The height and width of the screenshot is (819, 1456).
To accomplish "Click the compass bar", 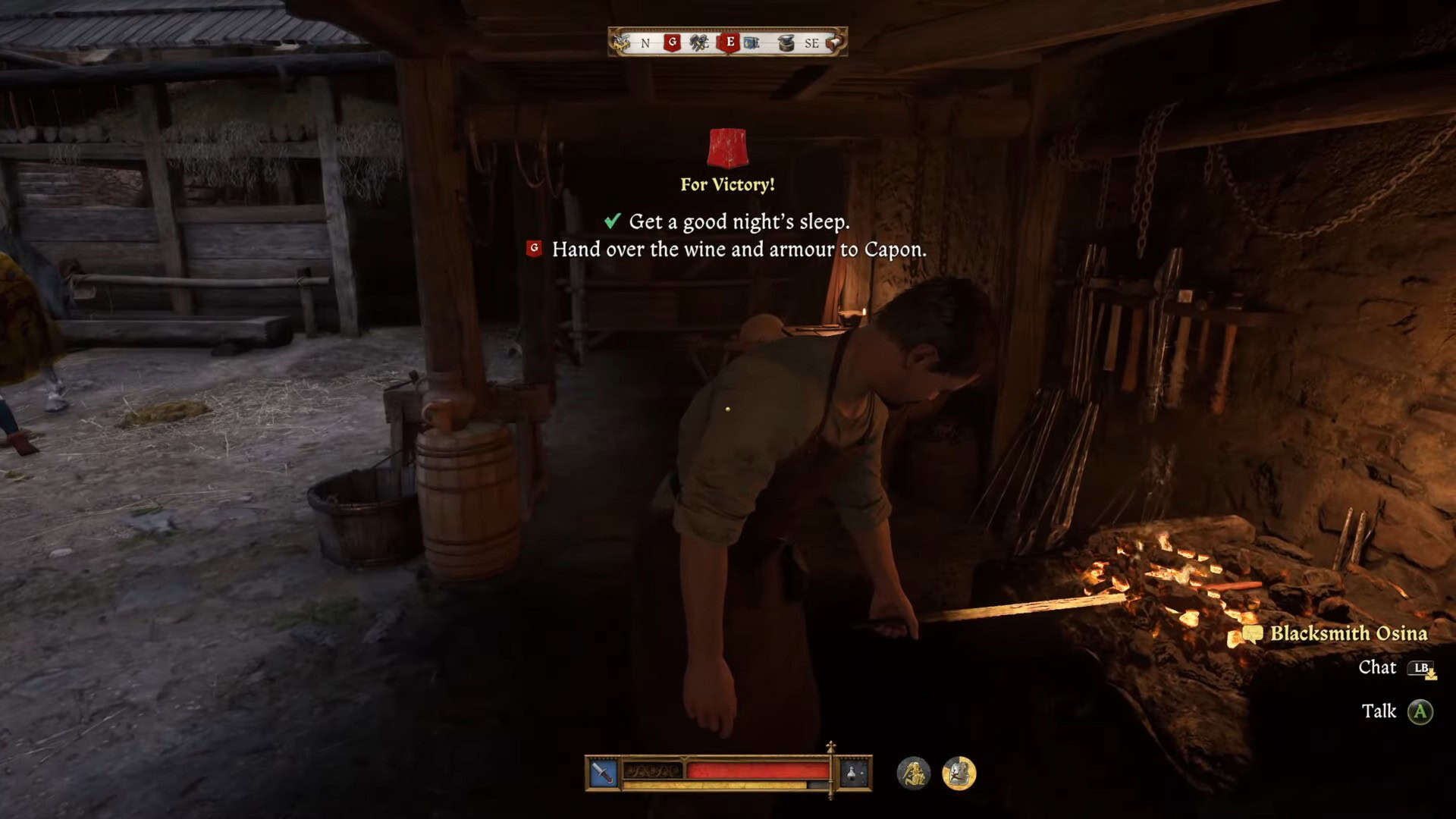I will (727, 42).
